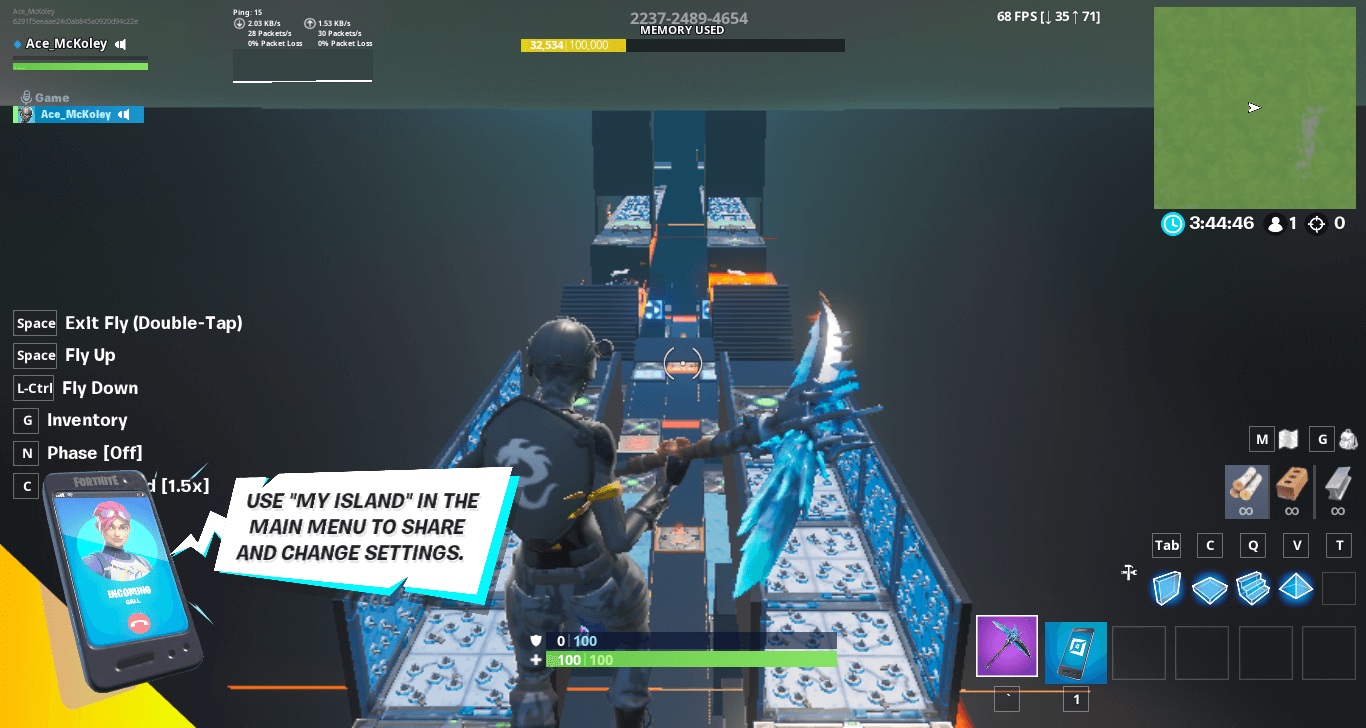Viewport: 1366px width, 728px height.
Task: Click the eliminations crosshair icon
Action: coord(1318,224)
